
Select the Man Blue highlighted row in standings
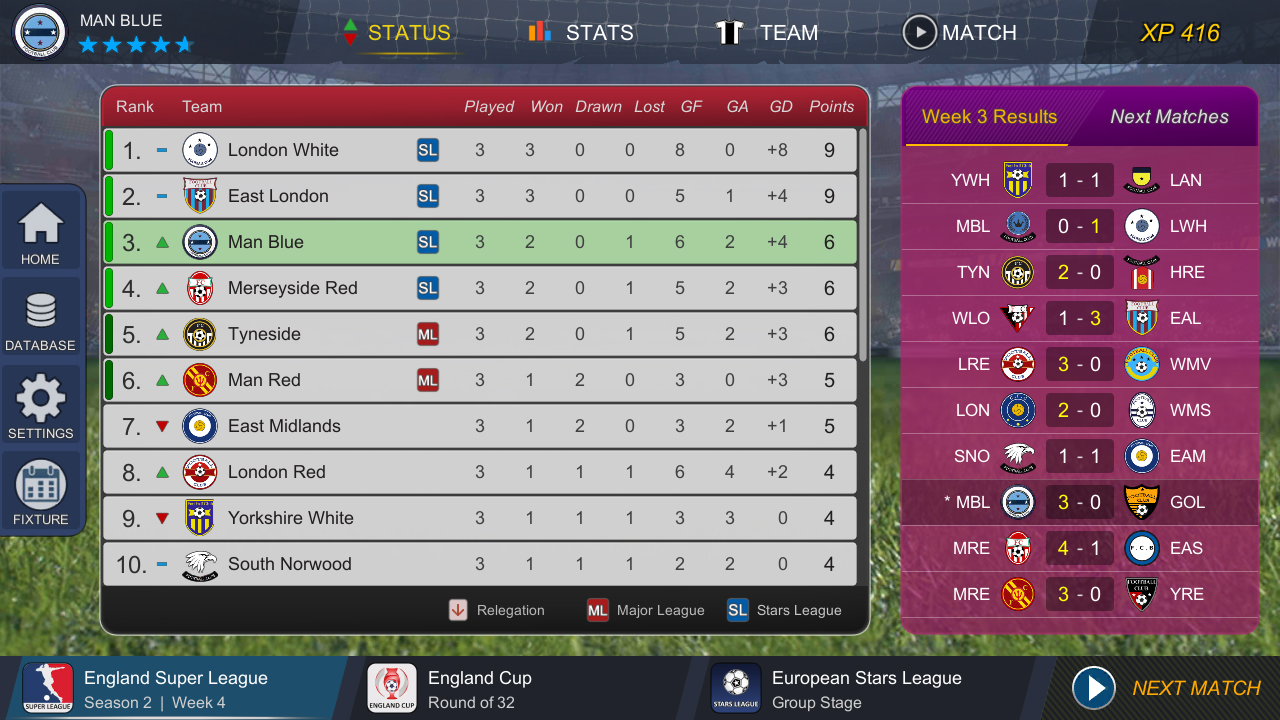pos(480,242)
